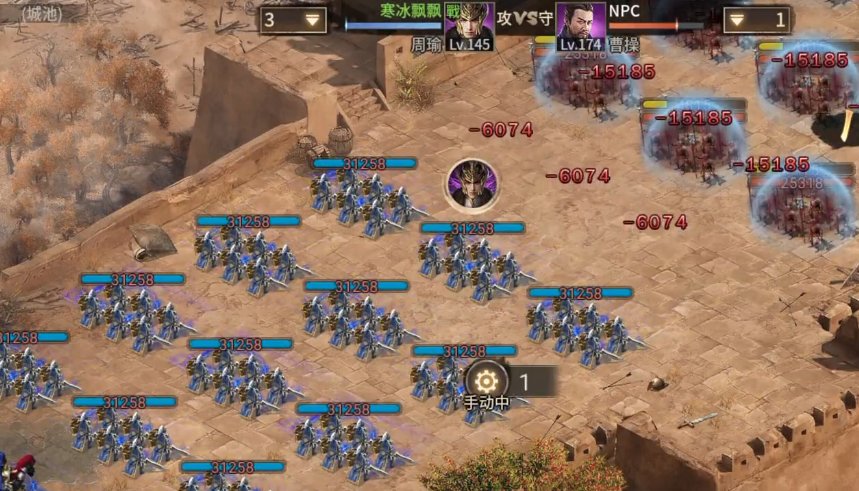Open the defender's dropdown showing 1
Screen dimensions: 859x491
coord(756,20)
